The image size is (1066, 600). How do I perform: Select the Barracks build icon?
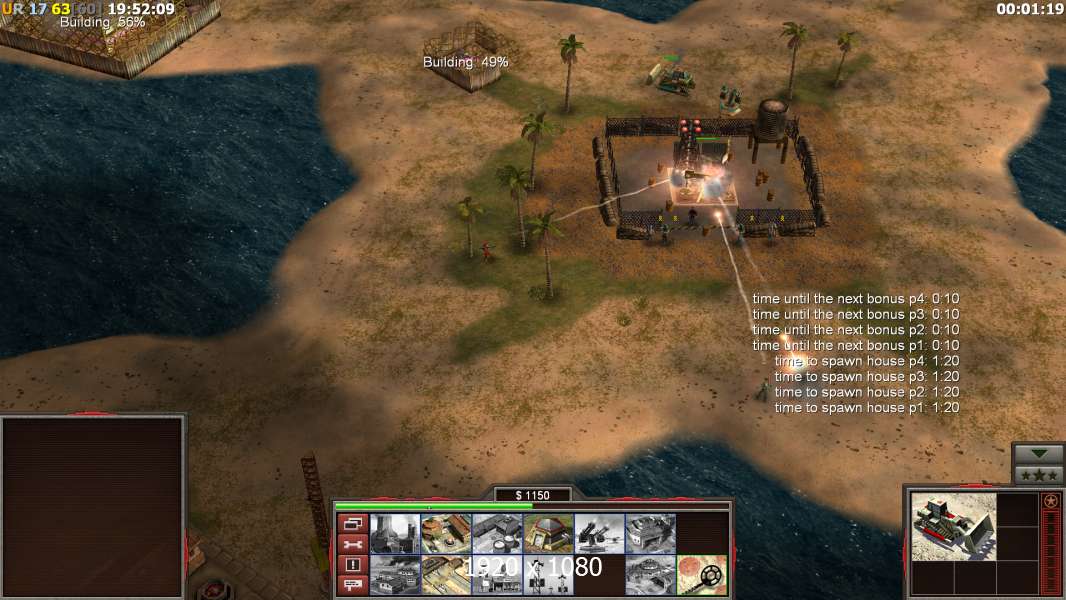445,534
